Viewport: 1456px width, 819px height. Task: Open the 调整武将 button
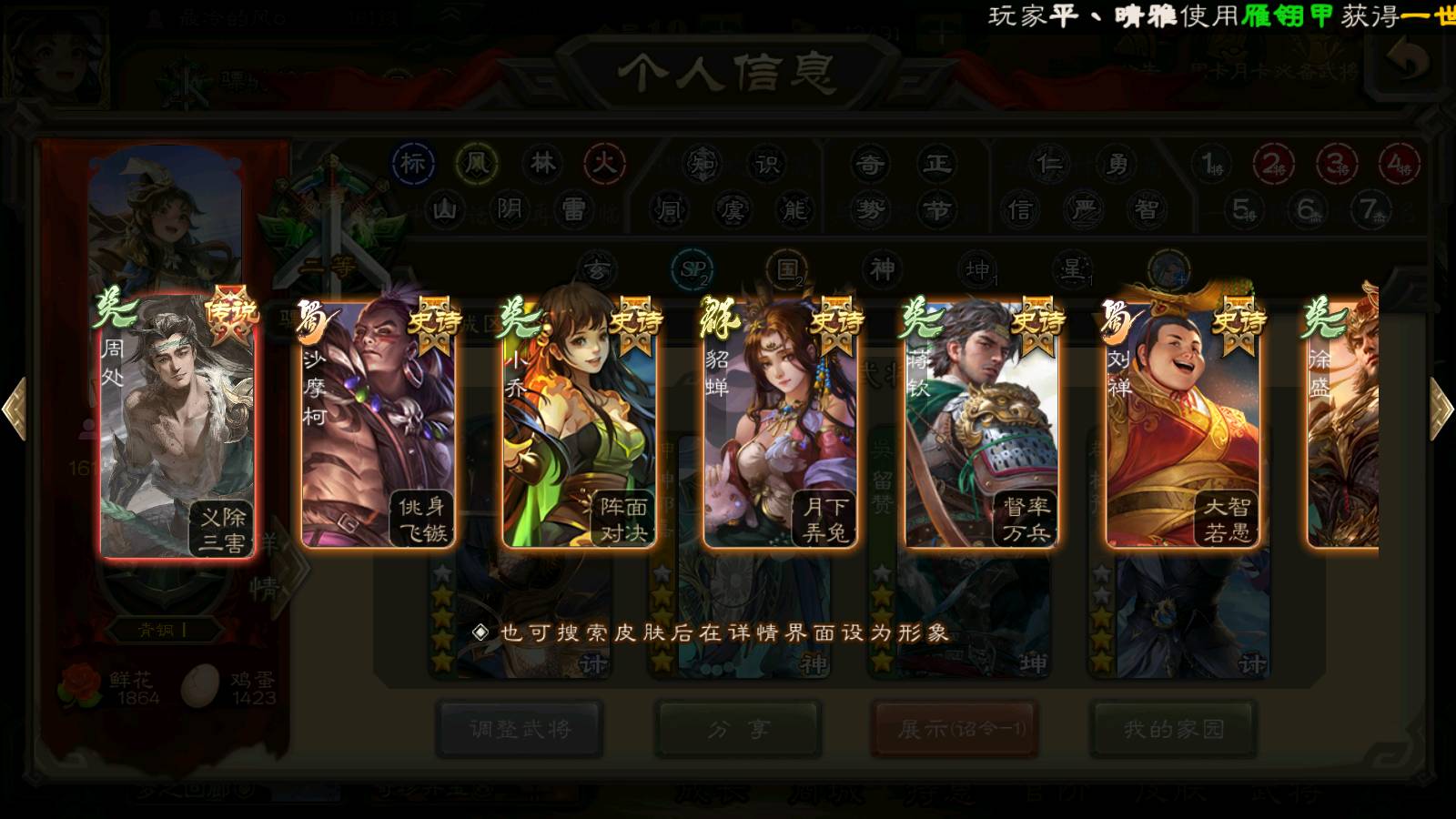520,729
